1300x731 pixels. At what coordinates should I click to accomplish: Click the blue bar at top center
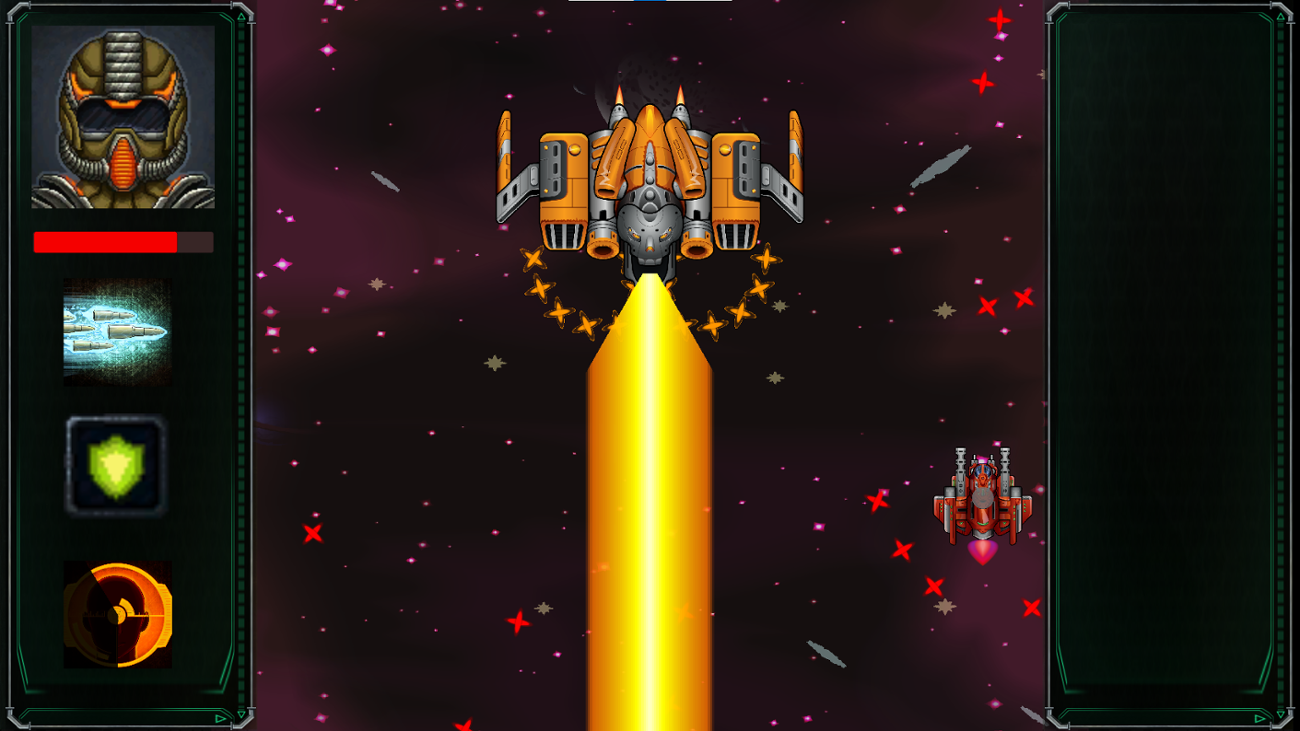(650, 4)
